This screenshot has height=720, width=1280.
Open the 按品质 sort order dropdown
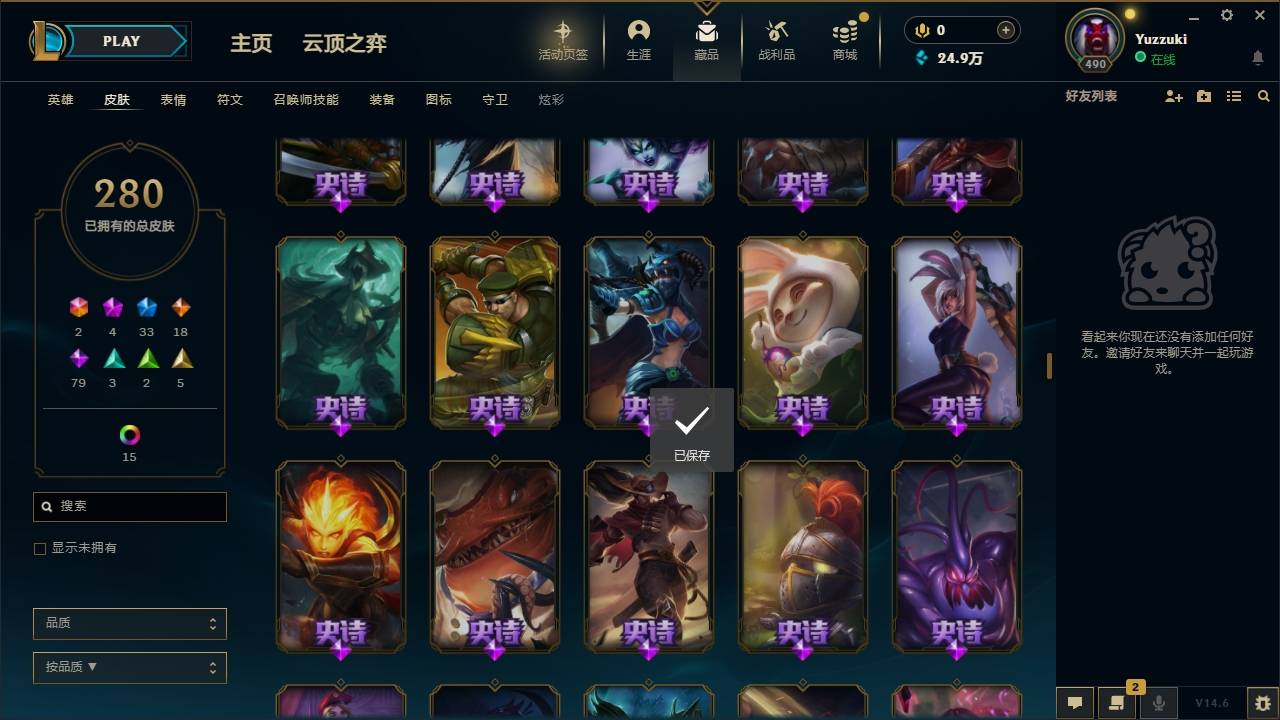[x=129, y=667]
